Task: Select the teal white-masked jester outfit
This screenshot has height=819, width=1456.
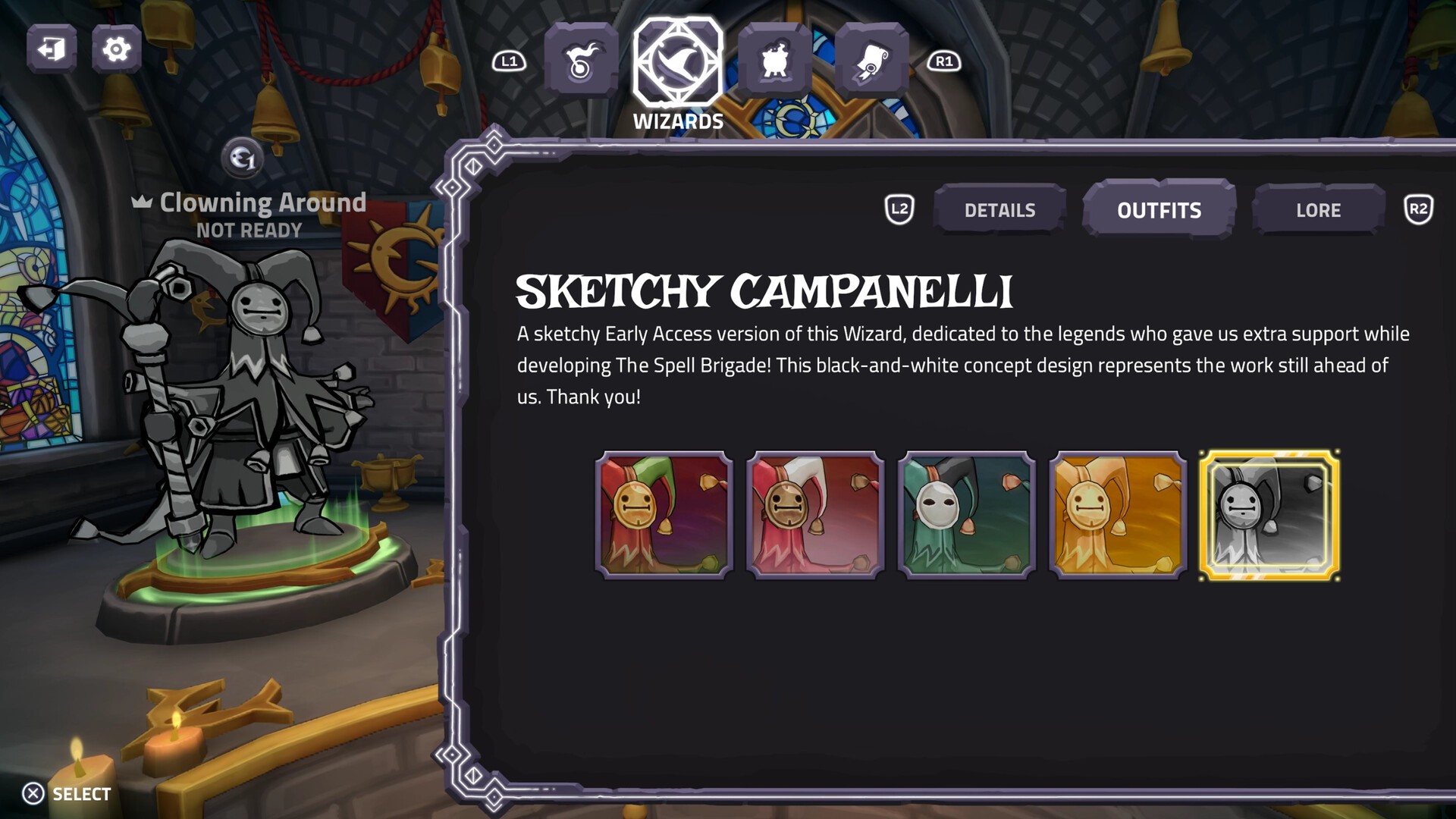Action: [966, 515]
